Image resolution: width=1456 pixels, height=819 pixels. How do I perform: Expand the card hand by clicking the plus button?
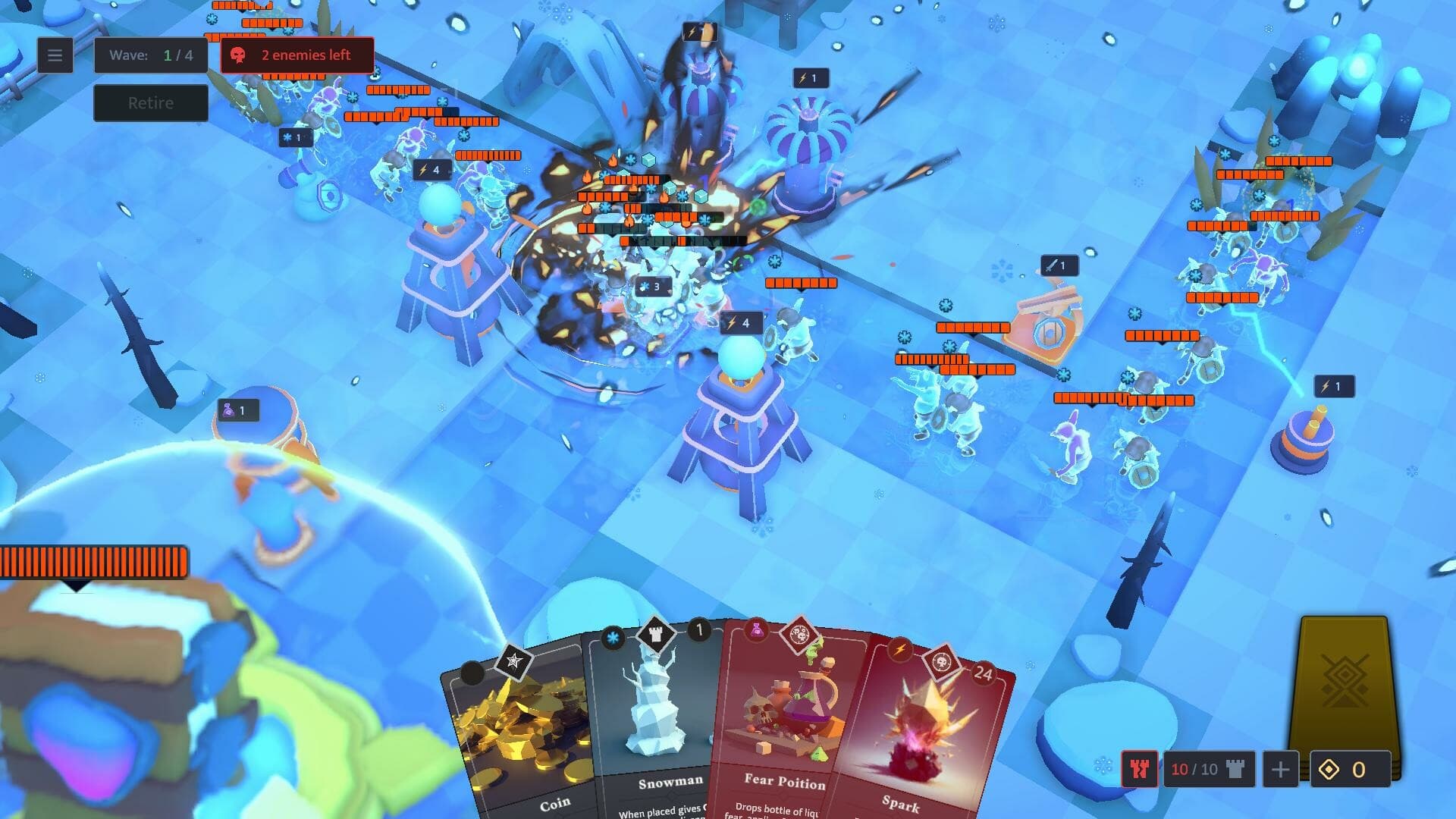1281,770
